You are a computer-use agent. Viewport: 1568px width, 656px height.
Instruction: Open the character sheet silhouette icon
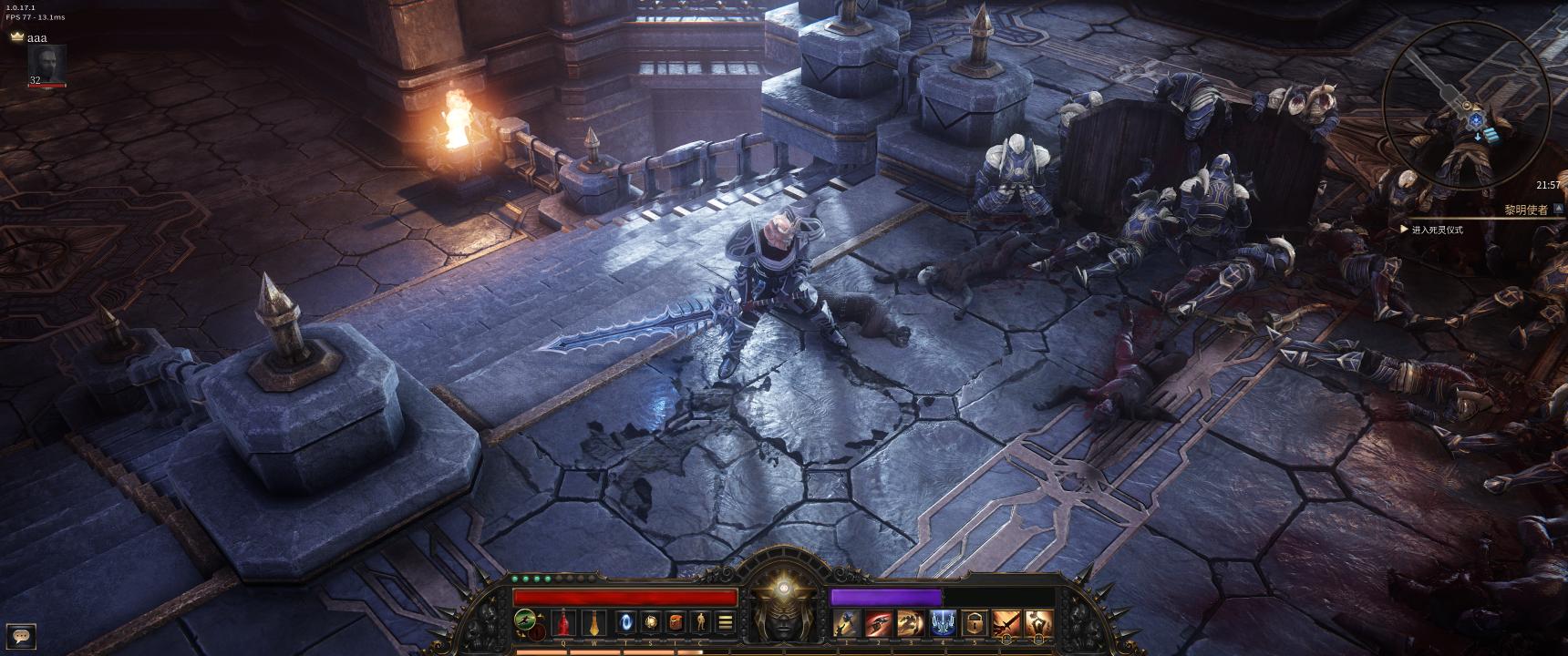point(701,621)
